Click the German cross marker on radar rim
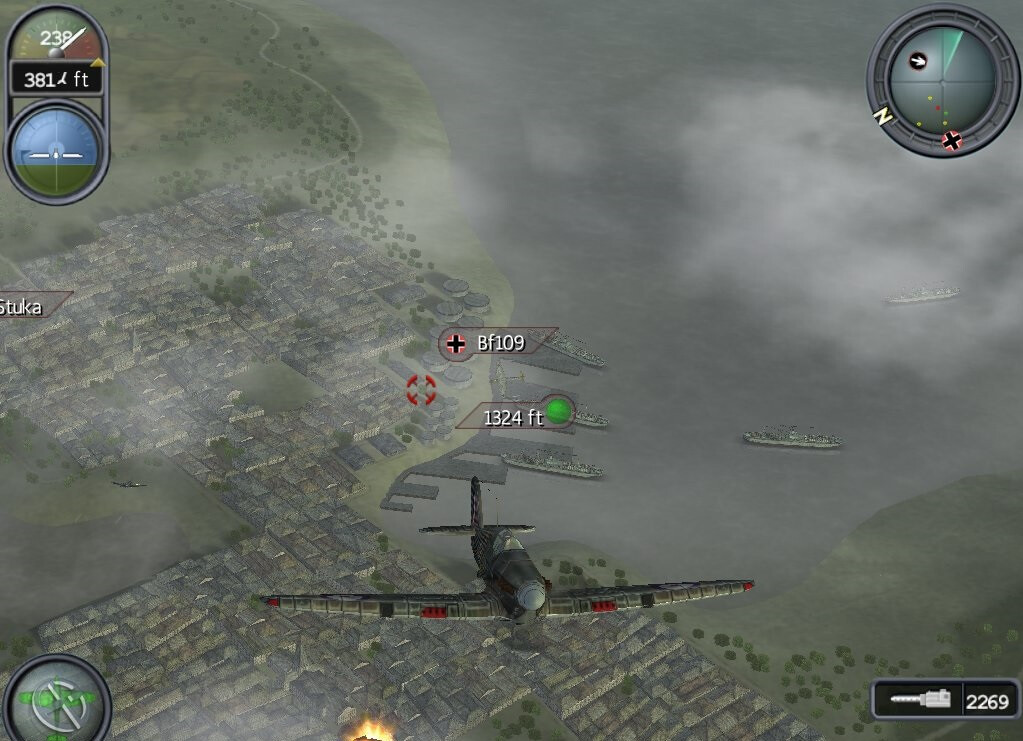The width and height of the screenshot is (1023, 741). point(952,140)
